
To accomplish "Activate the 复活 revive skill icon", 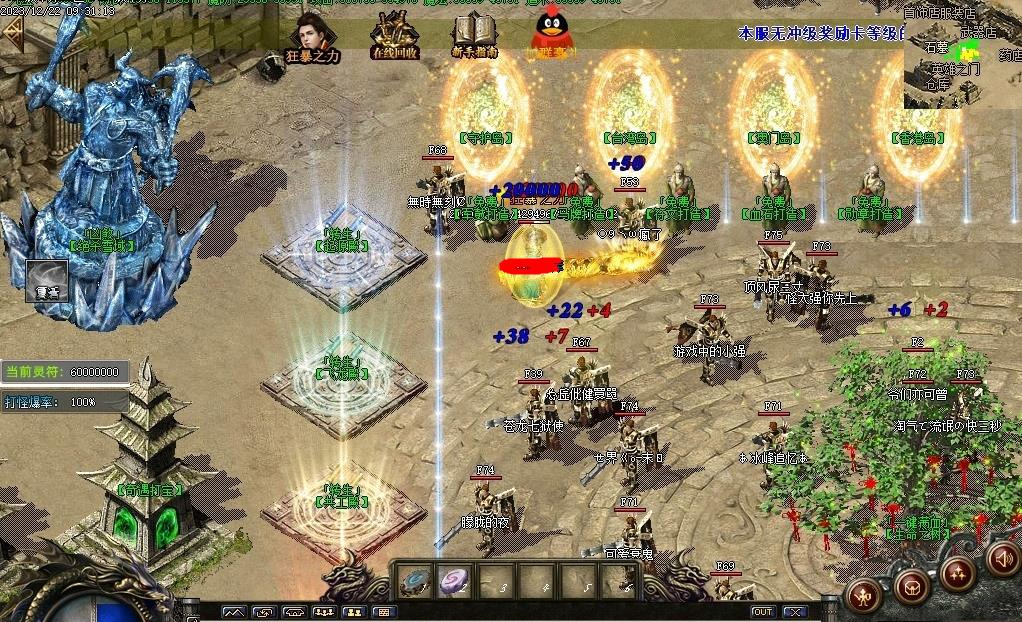I will click(x=46, y=281).
